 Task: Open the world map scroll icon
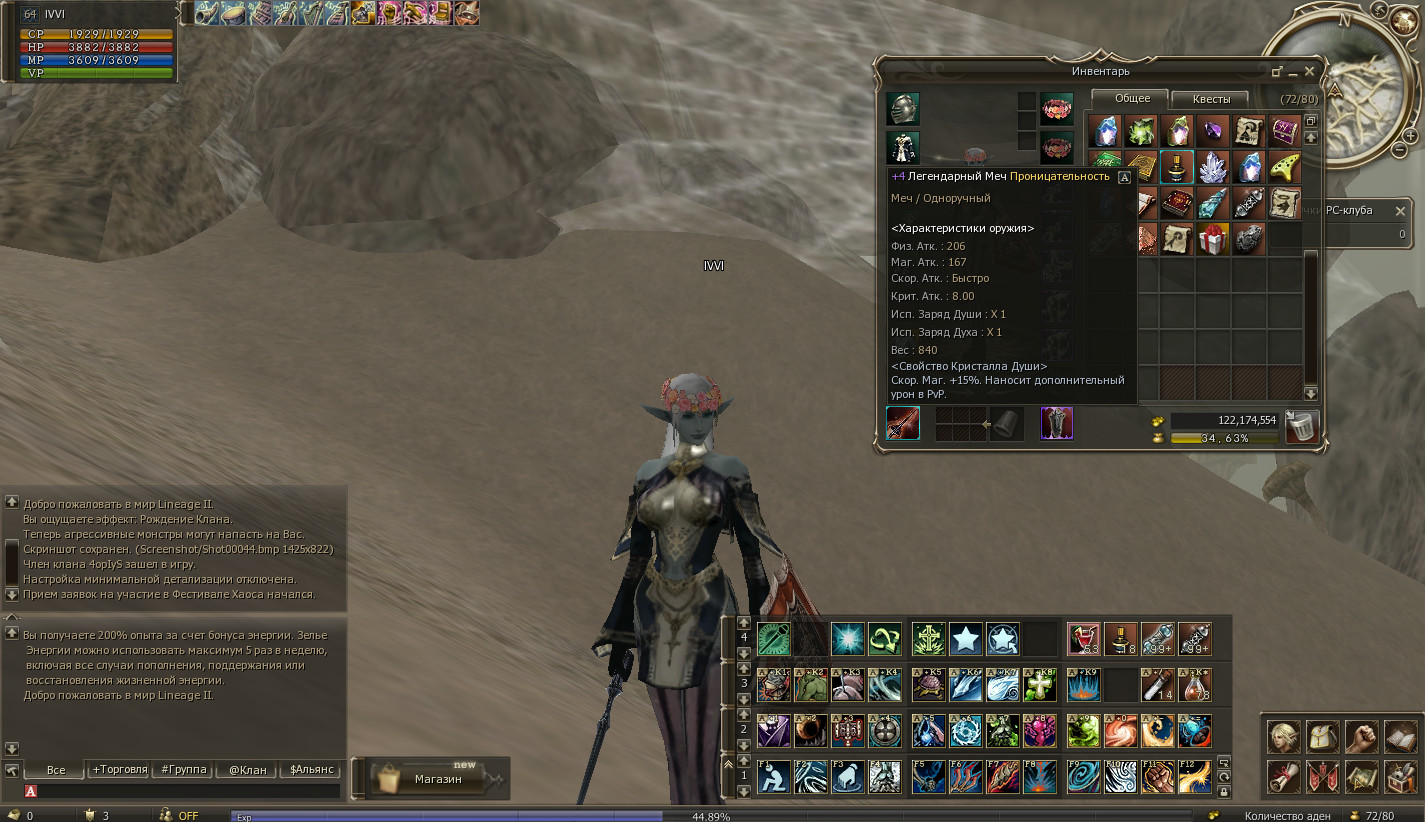coord(1360,776)
